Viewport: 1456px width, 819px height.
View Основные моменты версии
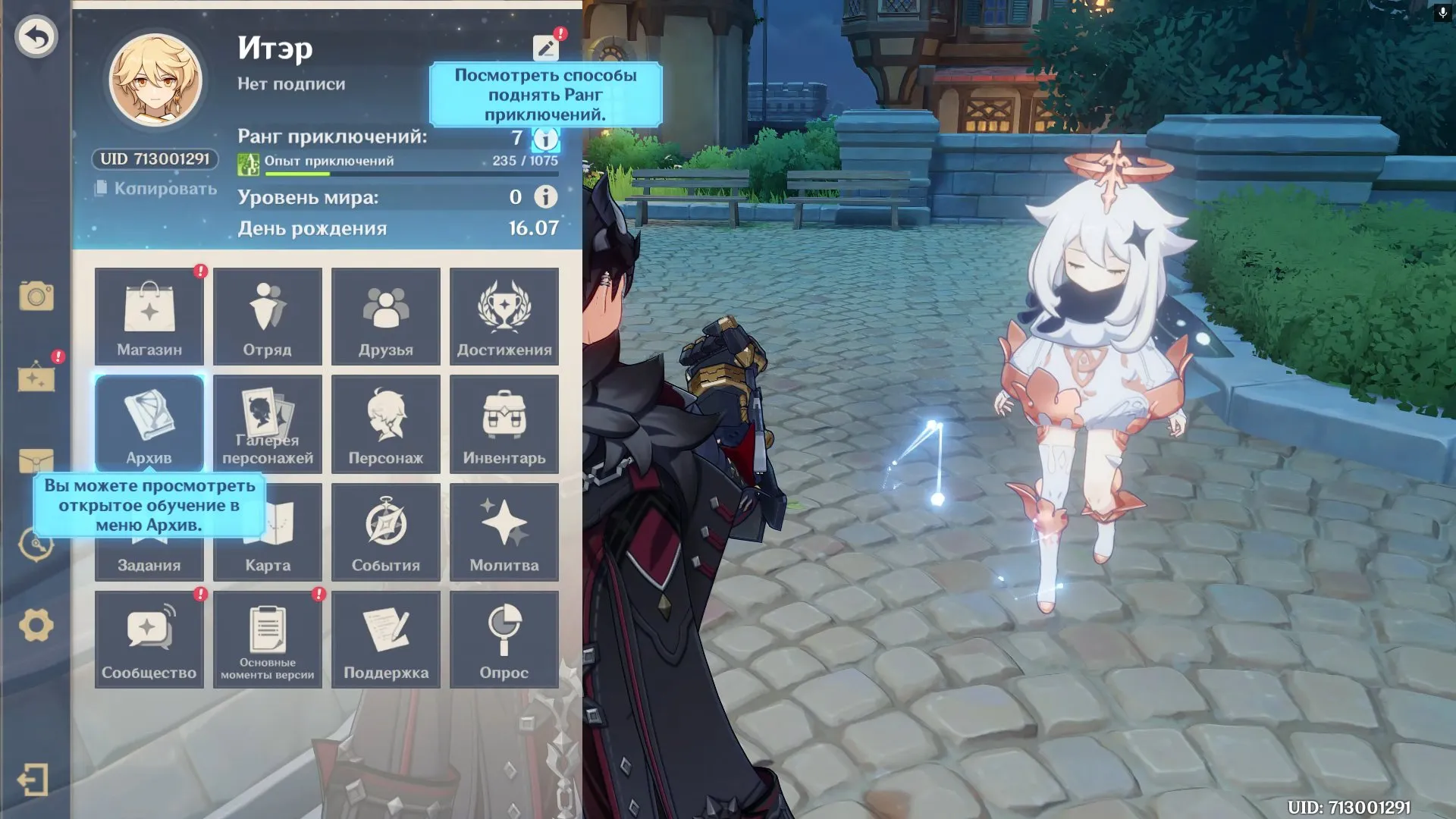coord(268,639)
